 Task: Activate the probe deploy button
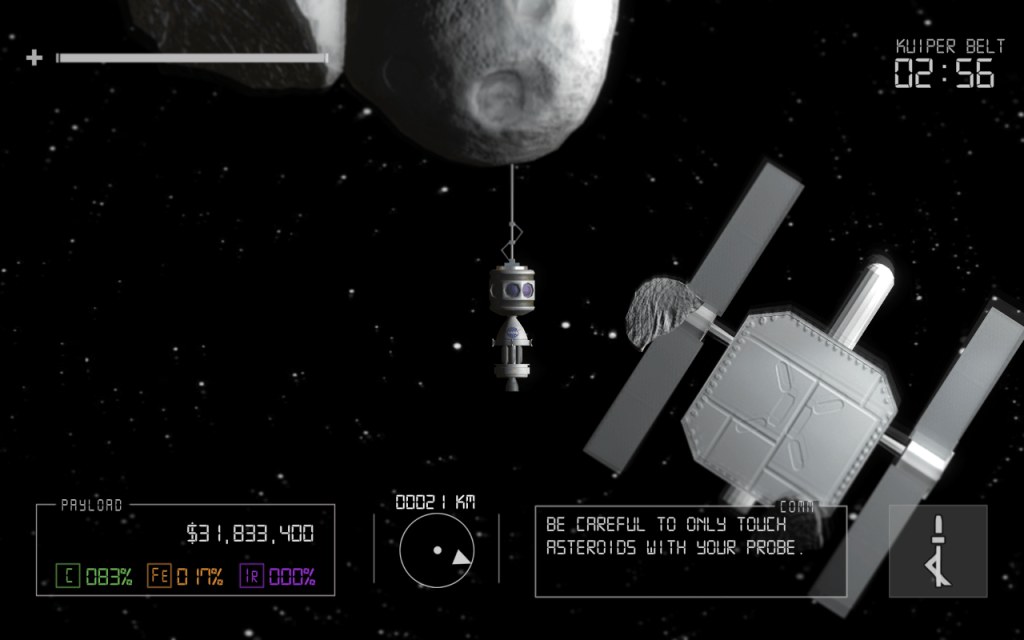tap(937, 550)
